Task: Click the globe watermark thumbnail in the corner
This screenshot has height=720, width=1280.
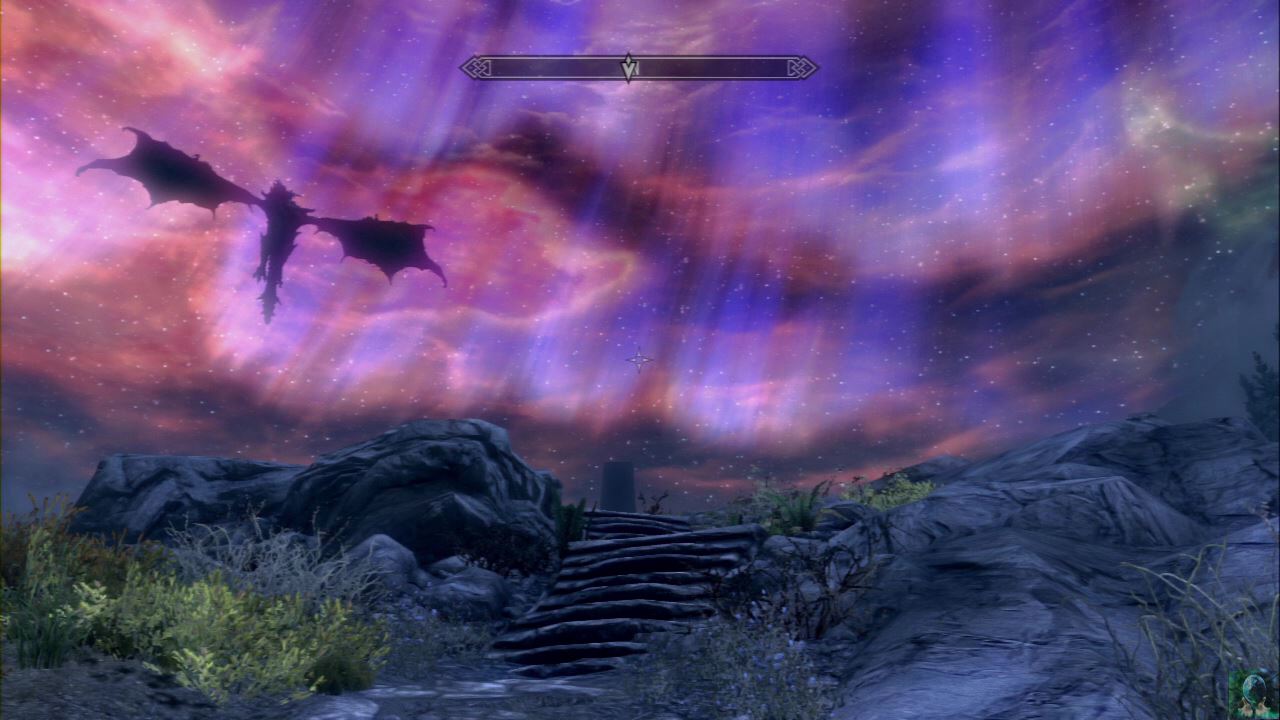Action: coord(1252,692)
